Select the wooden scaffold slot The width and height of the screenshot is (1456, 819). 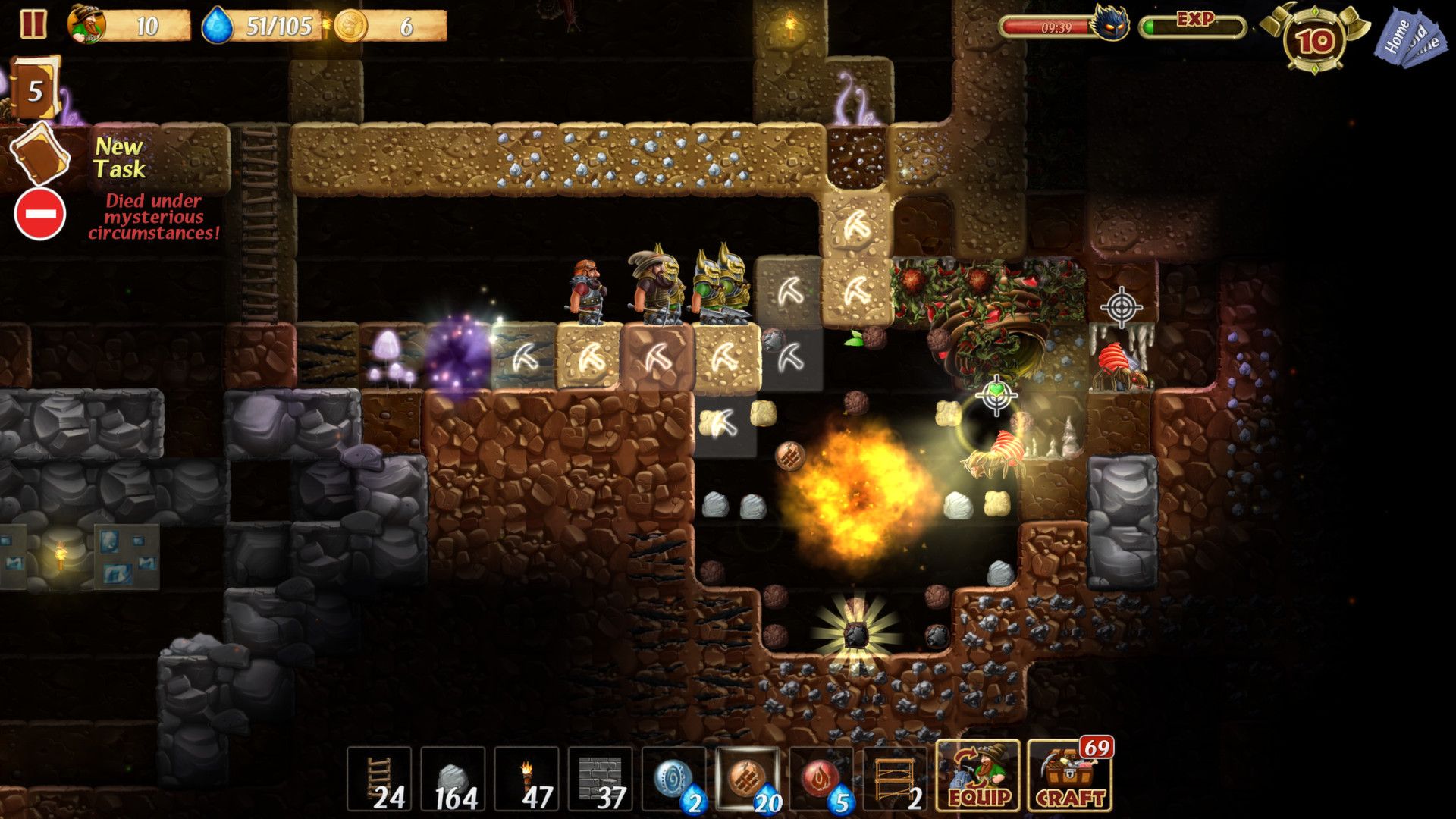pyautogui.click(x=894, y=779)
